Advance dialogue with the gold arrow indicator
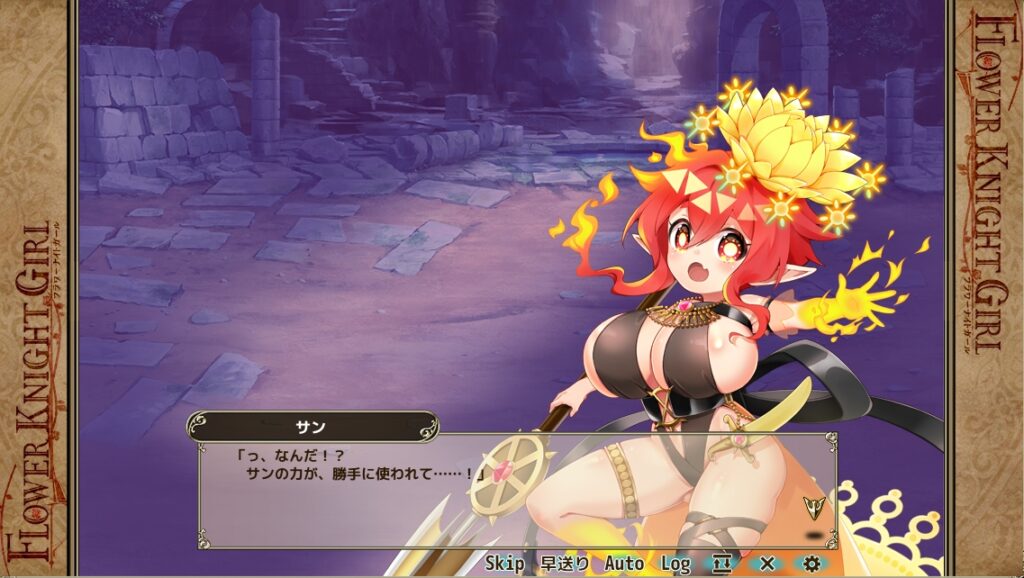 click(815, 508)
